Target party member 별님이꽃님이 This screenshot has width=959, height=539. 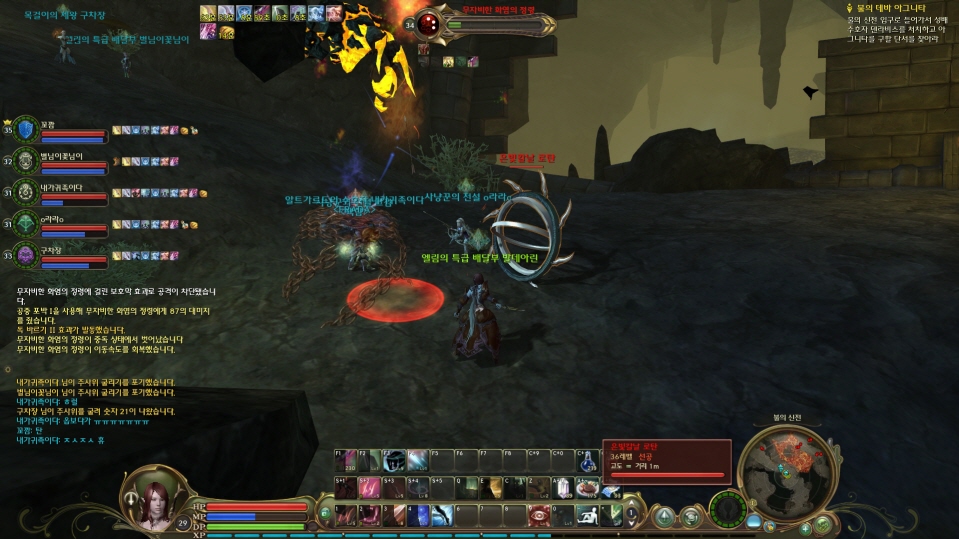[60, 163]
